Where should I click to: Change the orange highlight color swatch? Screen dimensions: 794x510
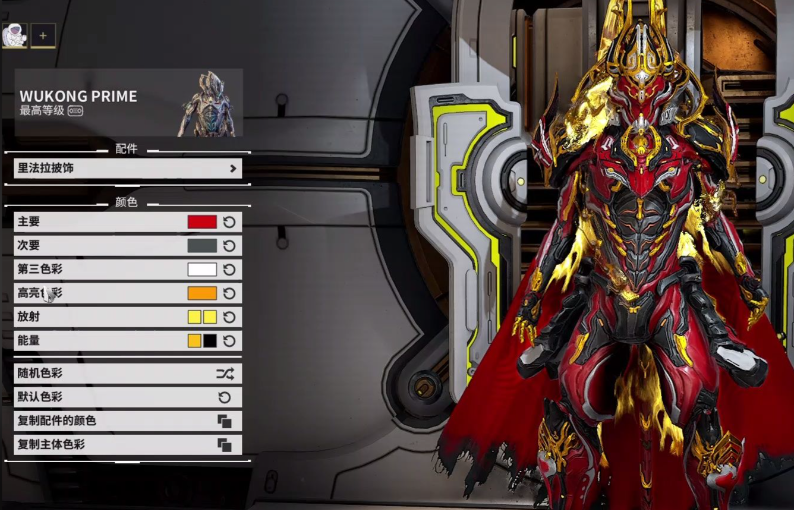tap(202, 294)
